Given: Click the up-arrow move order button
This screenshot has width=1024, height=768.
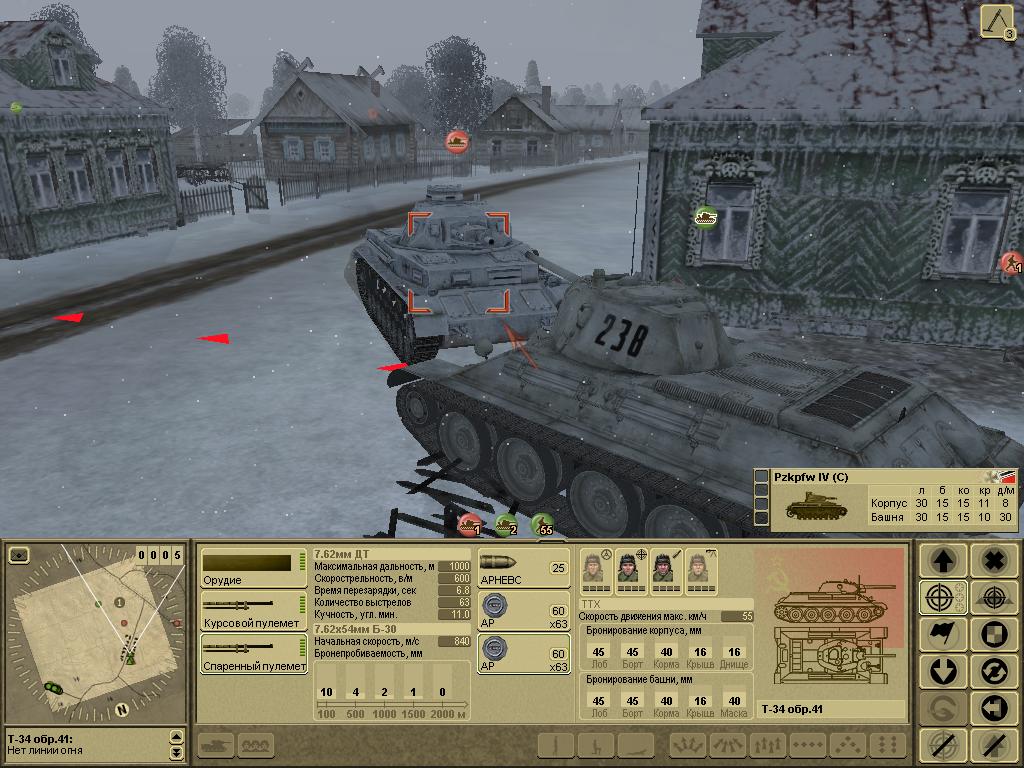Looking at the screenshot, I should tap(943, 561).
